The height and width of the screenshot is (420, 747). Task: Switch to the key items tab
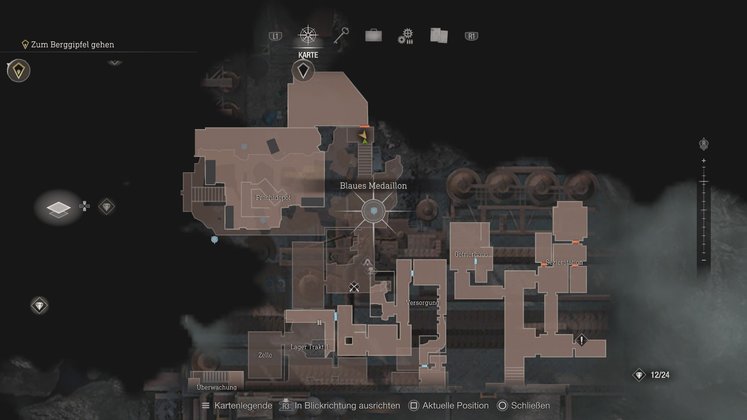(x=341, y=35)
